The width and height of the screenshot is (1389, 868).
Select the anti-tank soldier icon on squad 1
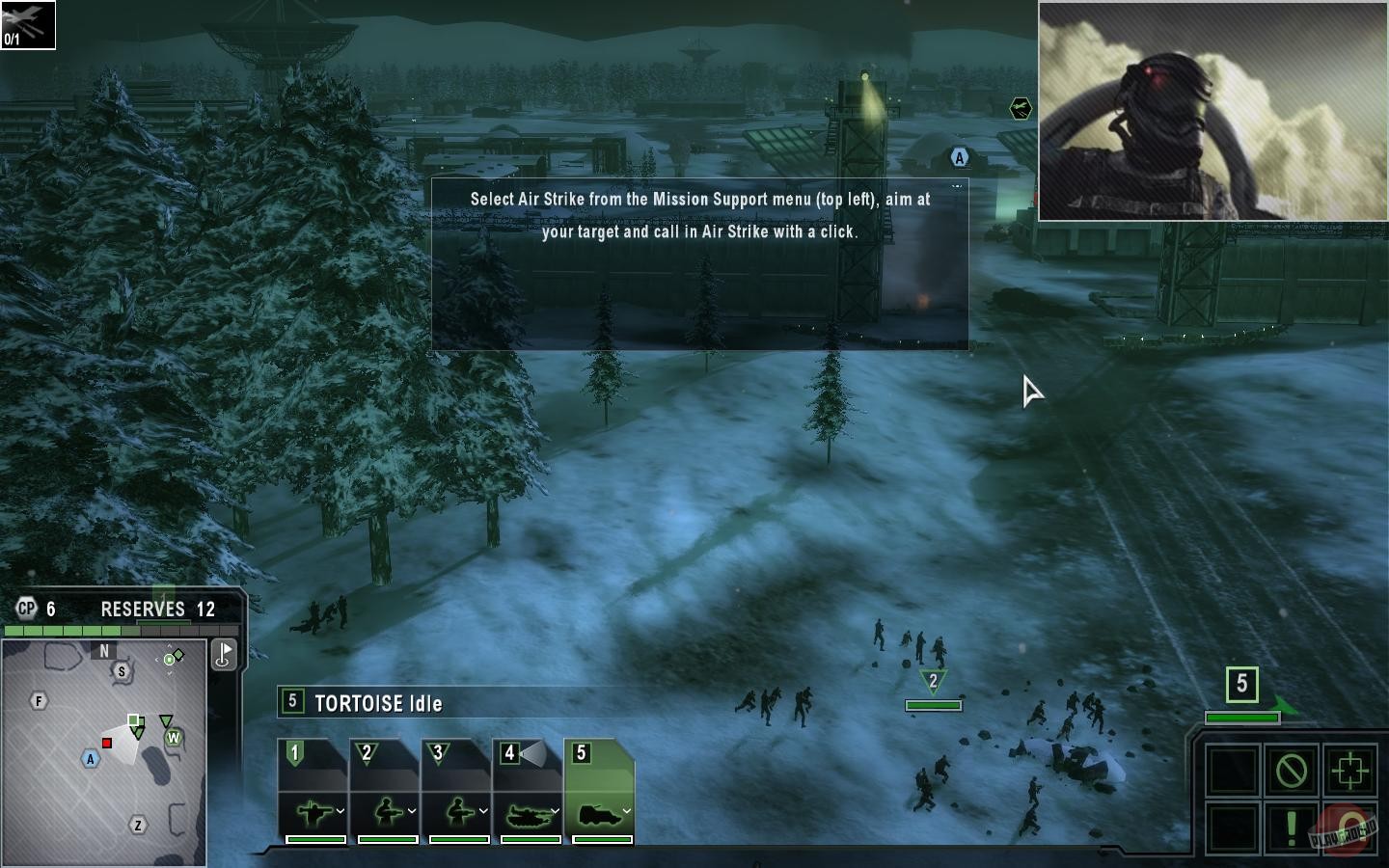pos(314,811)
